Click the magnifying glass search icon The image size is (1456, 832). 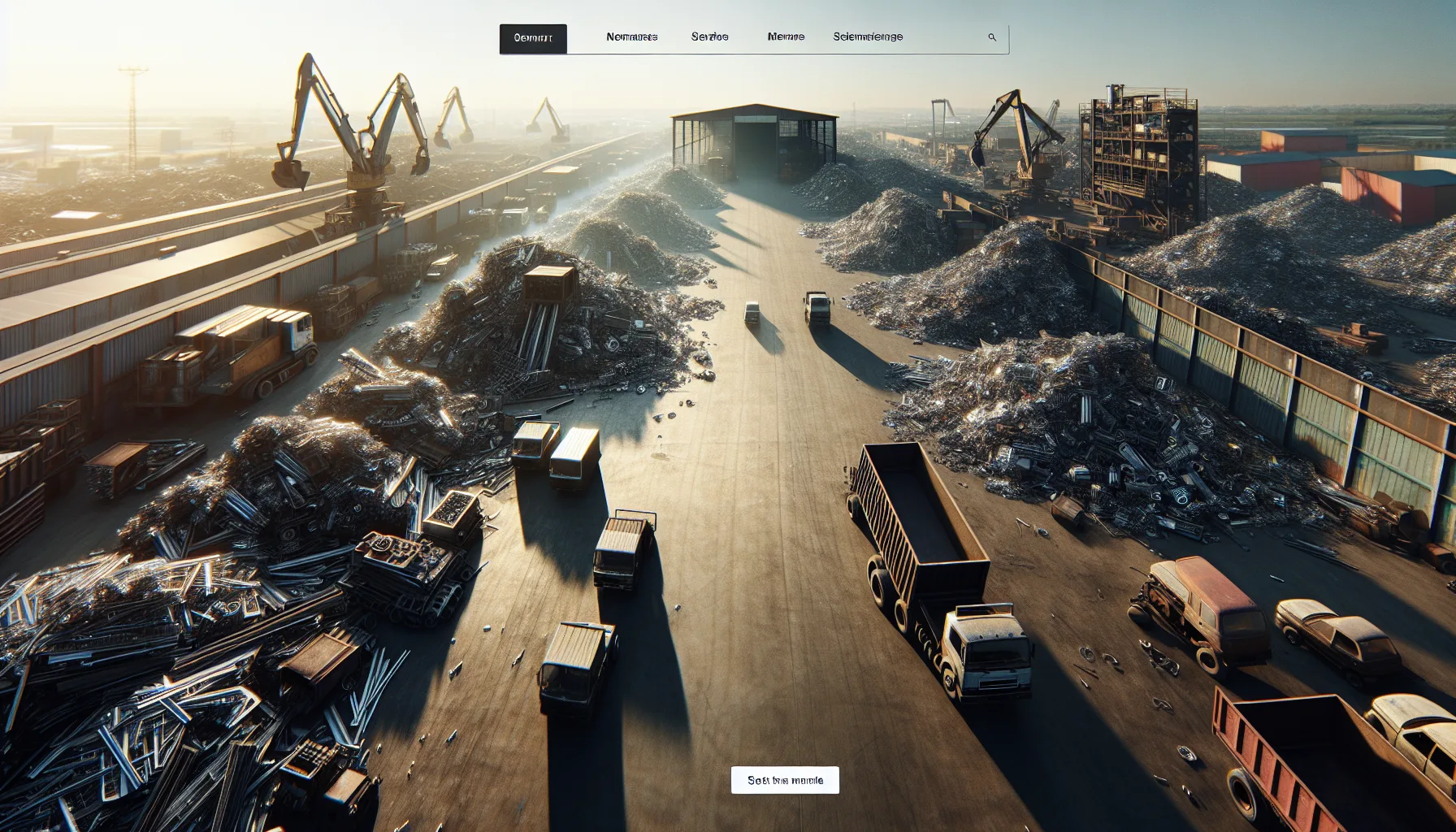992,37
